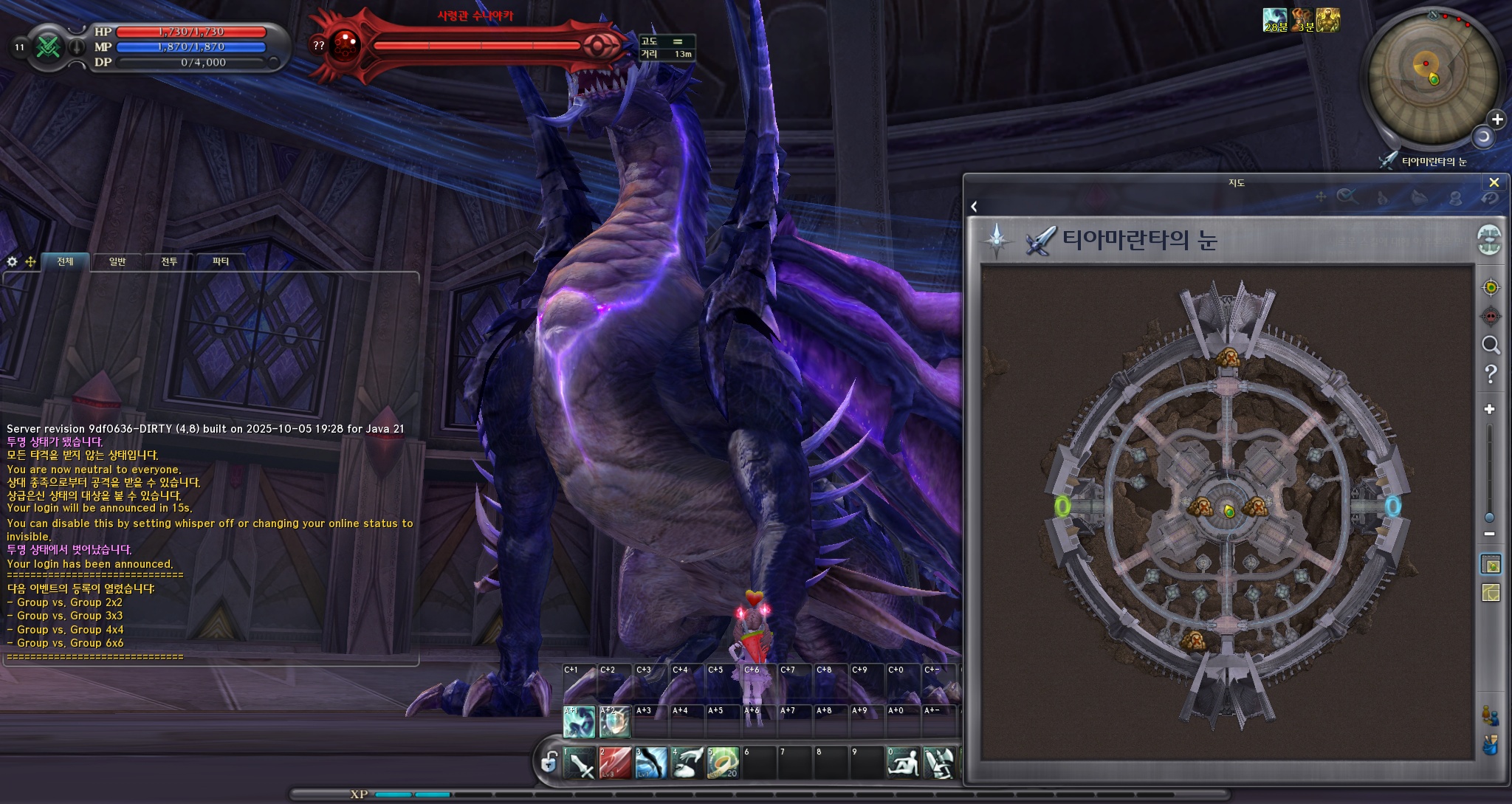Switch to the 일반 chat tab
Screen dimensions: 1512x804
117,261
